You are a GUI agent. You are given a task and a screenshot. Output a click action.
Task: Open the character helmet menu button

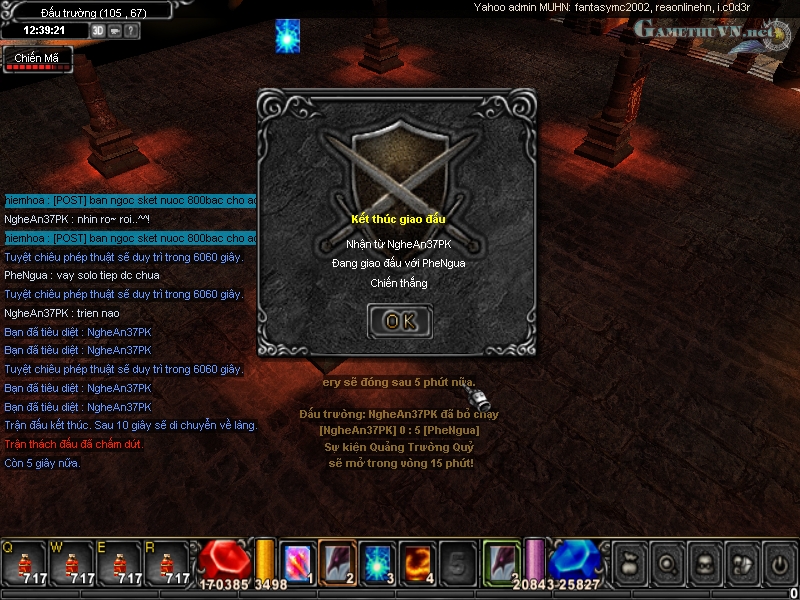click(704, 564)
